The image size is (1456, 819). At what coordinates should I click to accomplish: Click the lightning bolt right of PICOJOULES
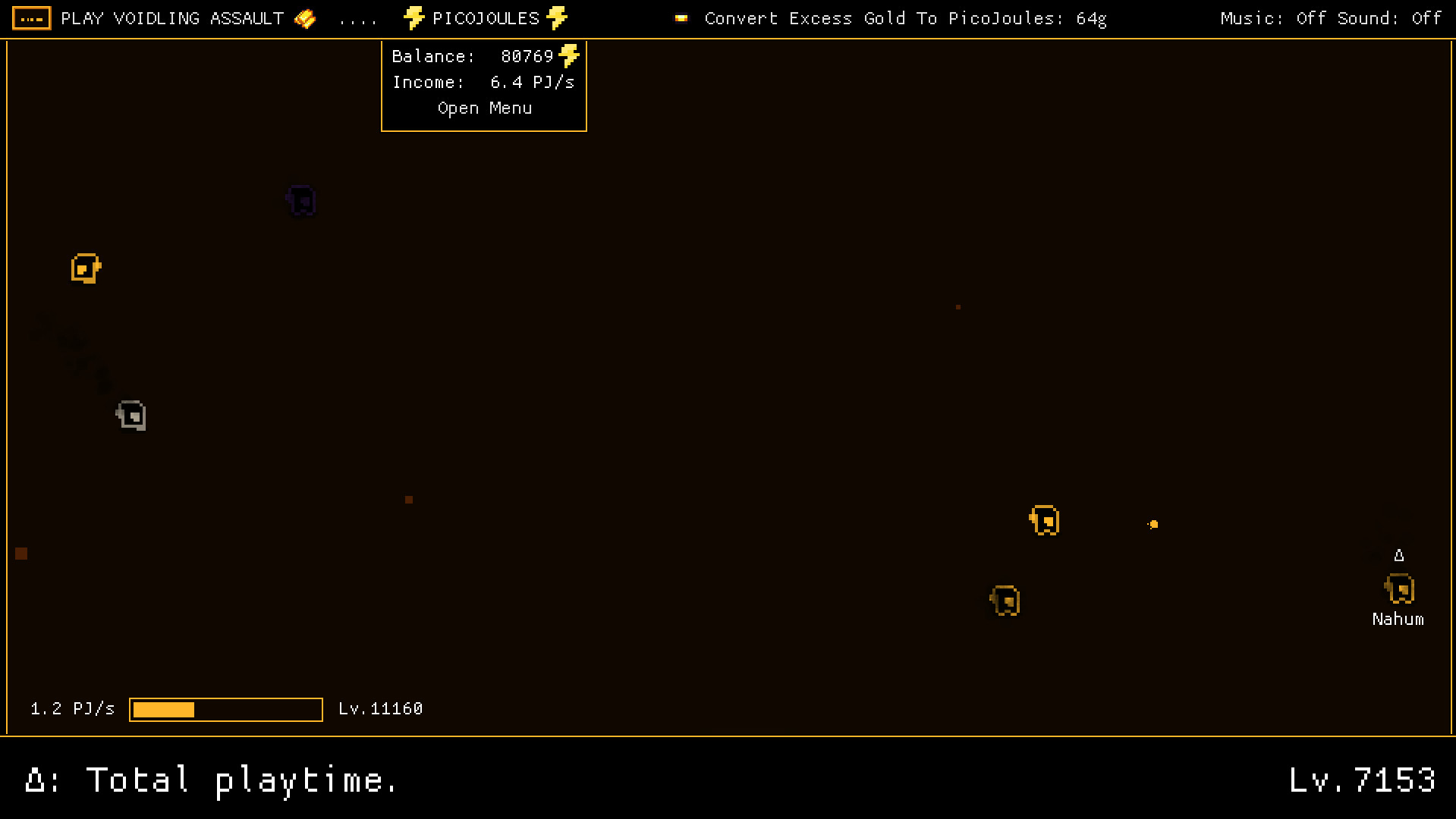point(556,18)
